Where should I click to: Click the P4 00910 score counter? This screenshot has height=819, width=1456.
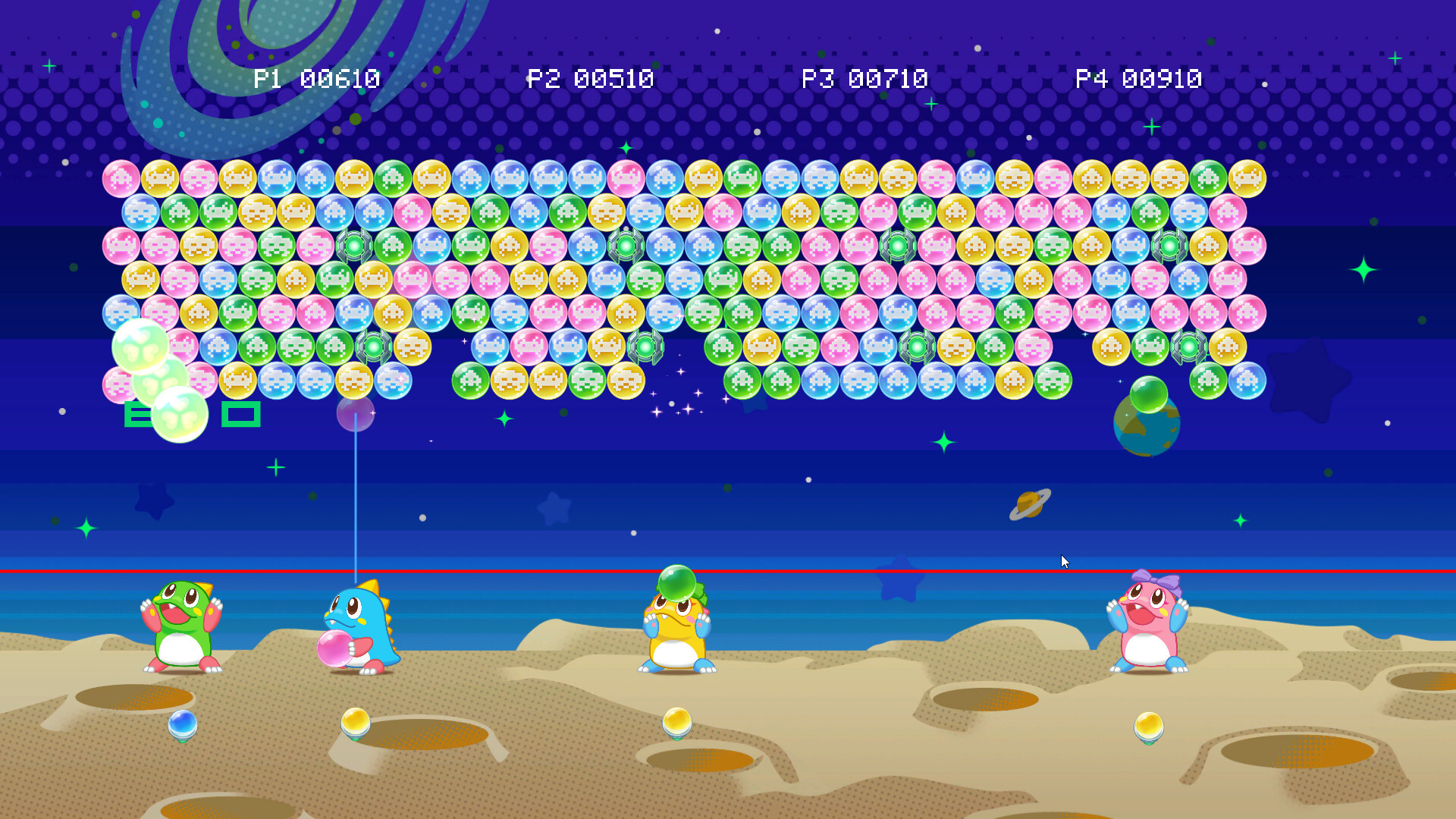[1139, 77]
